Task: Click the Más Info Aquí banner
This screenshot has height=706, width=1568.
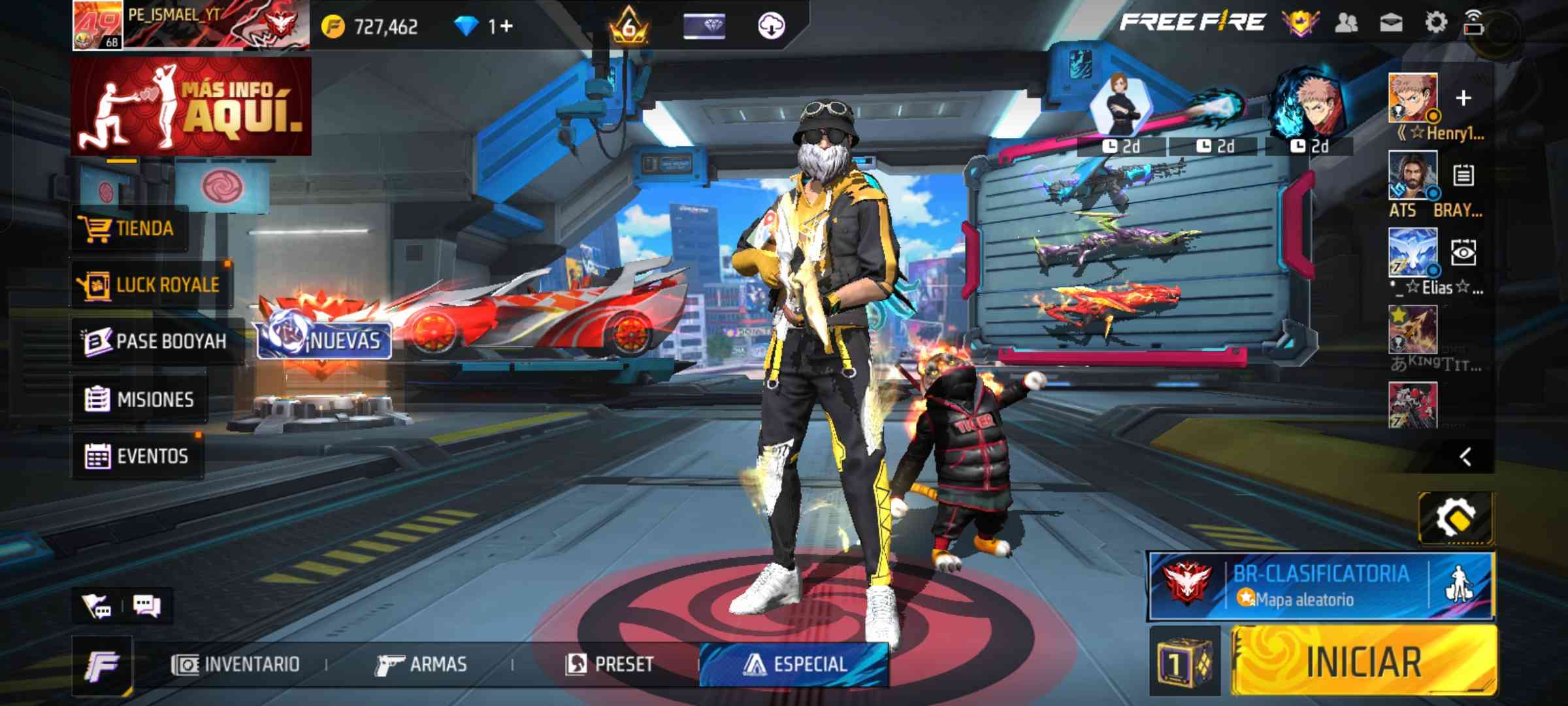Action: (191, 106)
